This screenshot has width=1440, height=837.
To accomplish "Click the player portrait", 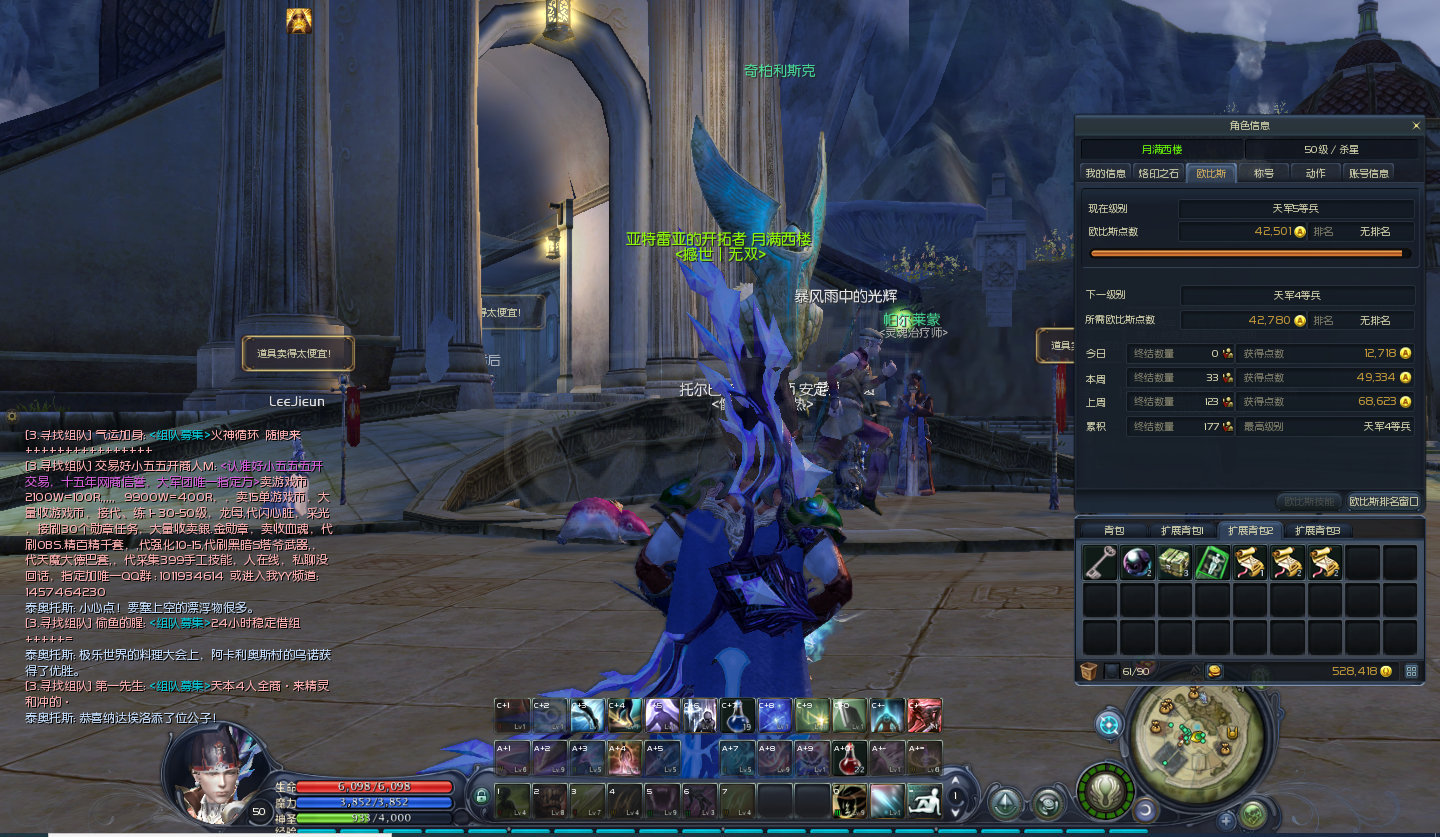I will point(208,772).
